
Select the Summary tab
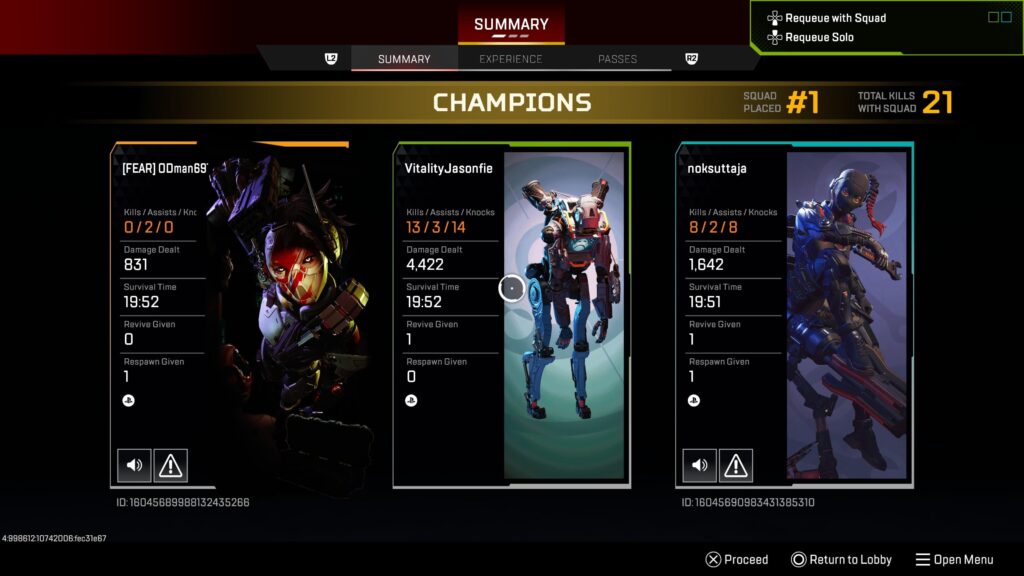click(404, 59)
